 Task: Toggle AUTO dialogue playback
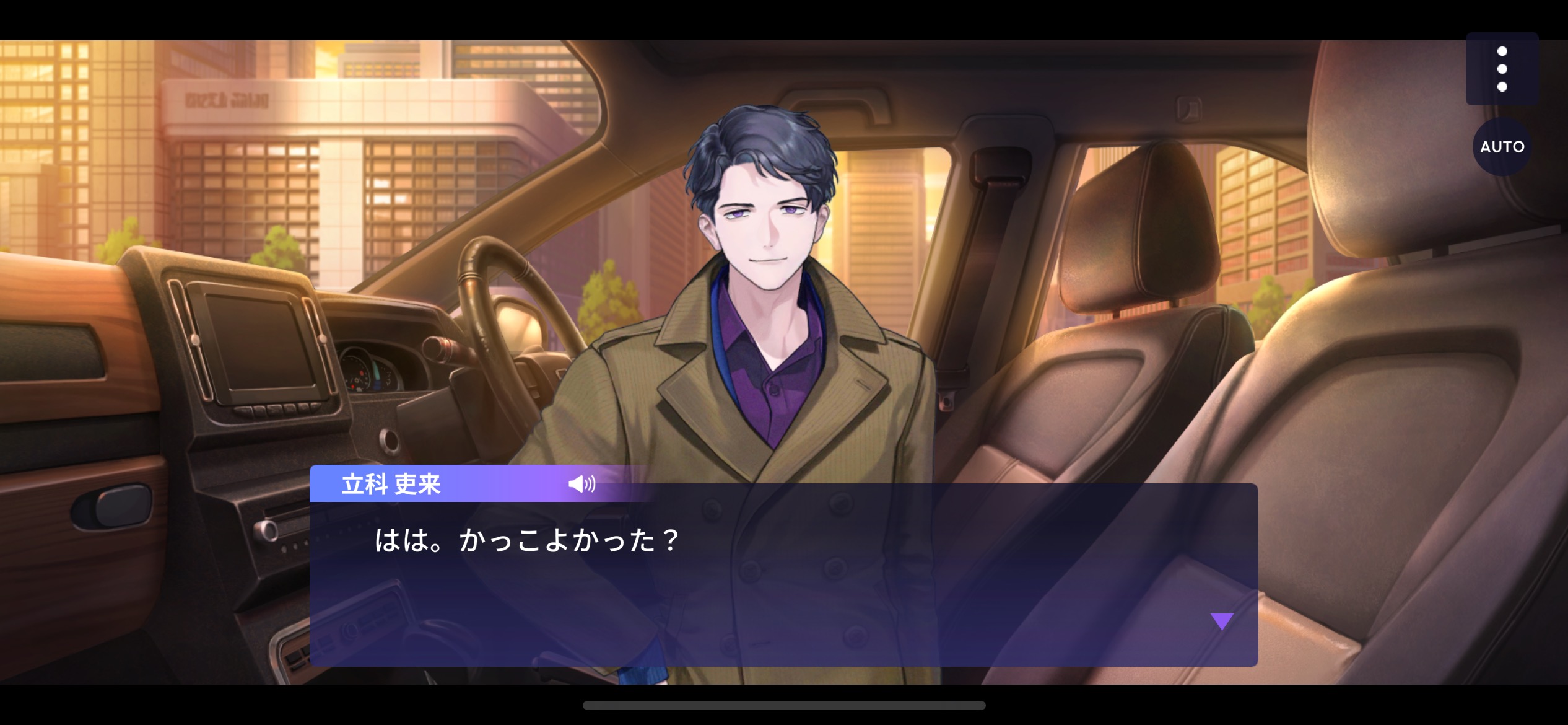coord(1502,147)
